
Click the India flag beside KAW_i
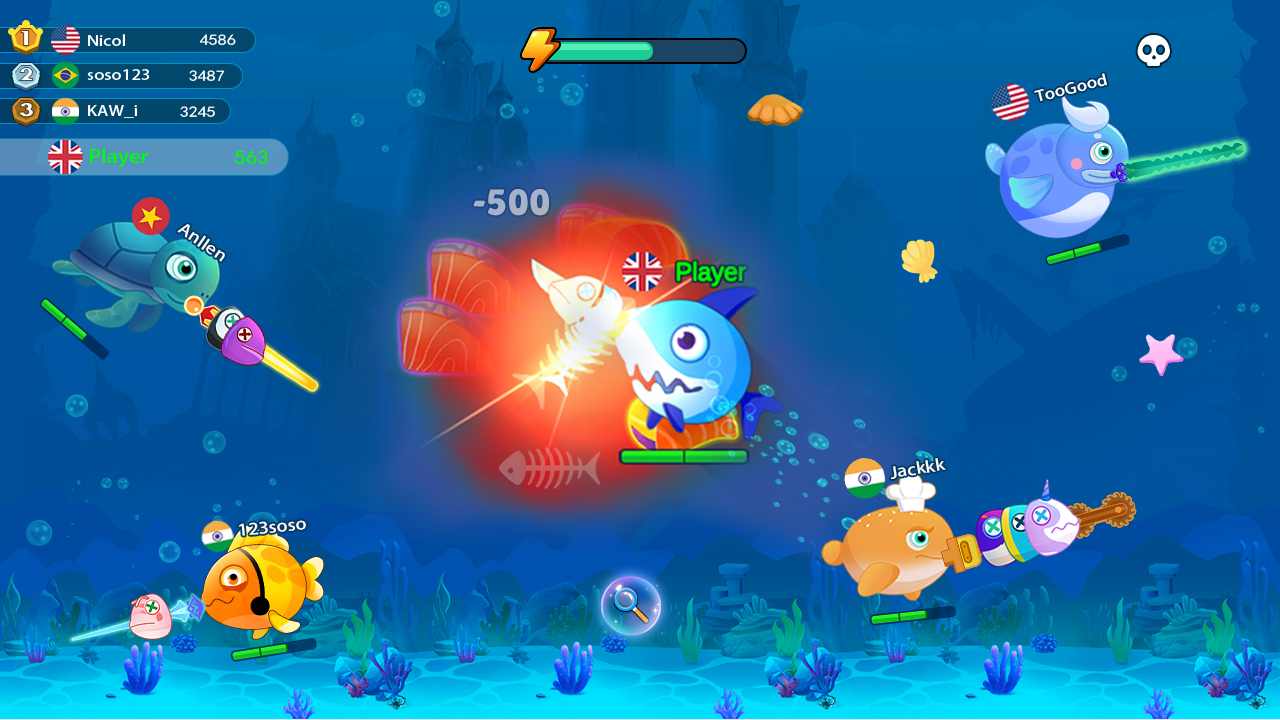(x=65, y=111)
